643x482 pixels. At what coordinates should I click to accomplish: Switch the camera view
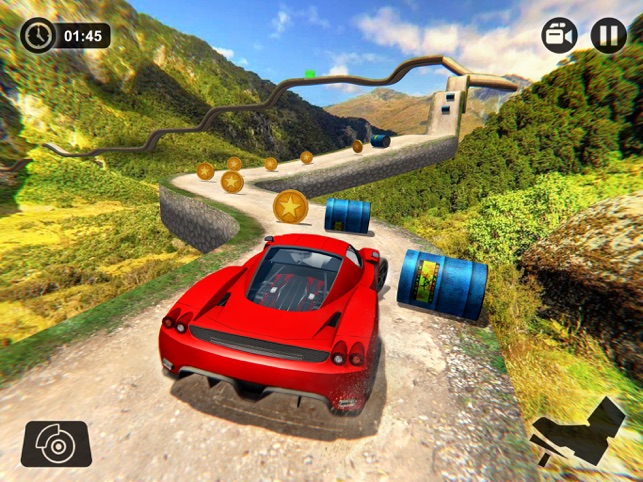(560, 35)
